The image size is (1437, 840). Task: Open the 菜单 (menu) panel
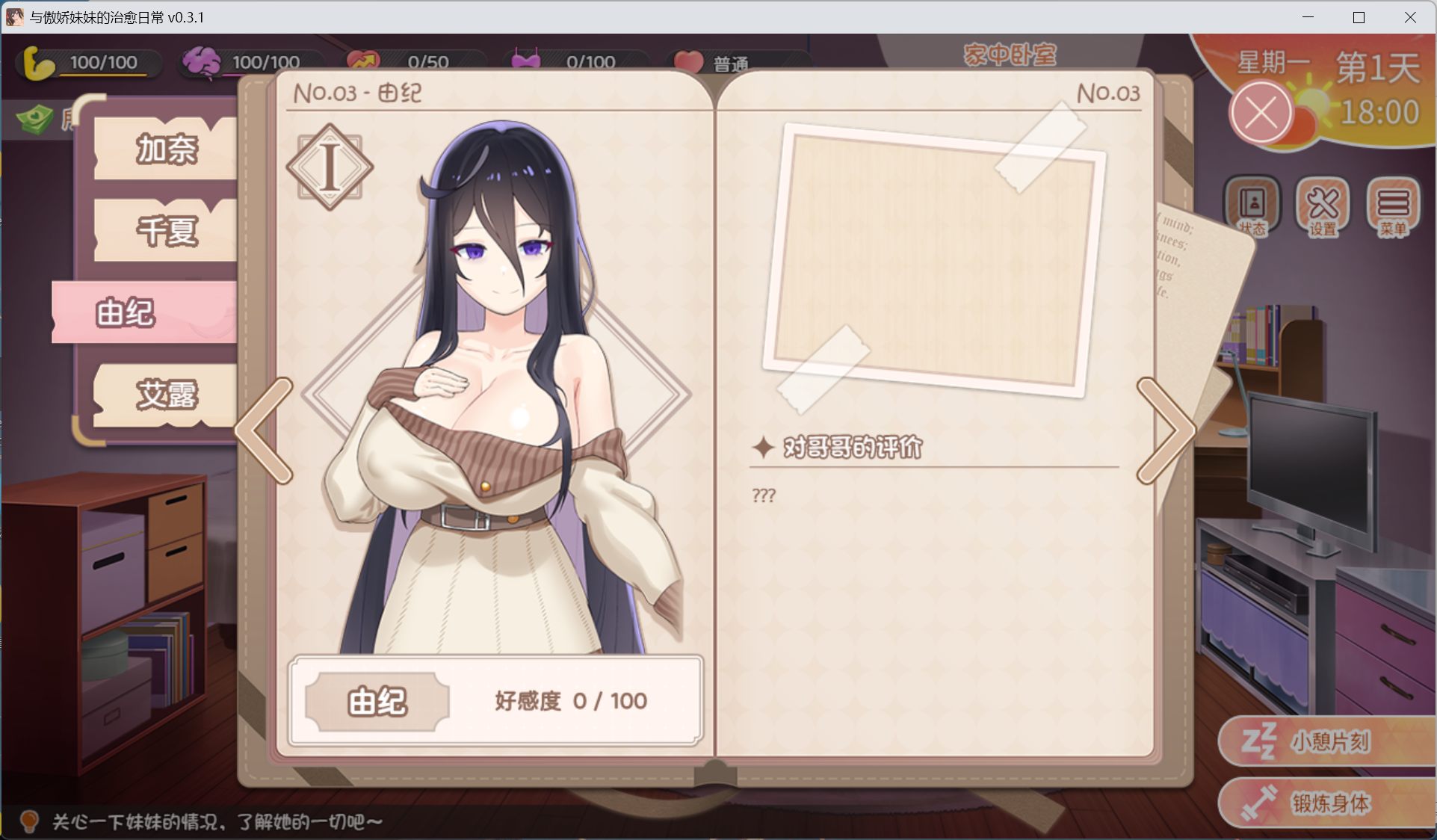click(x=1391, y=209)
